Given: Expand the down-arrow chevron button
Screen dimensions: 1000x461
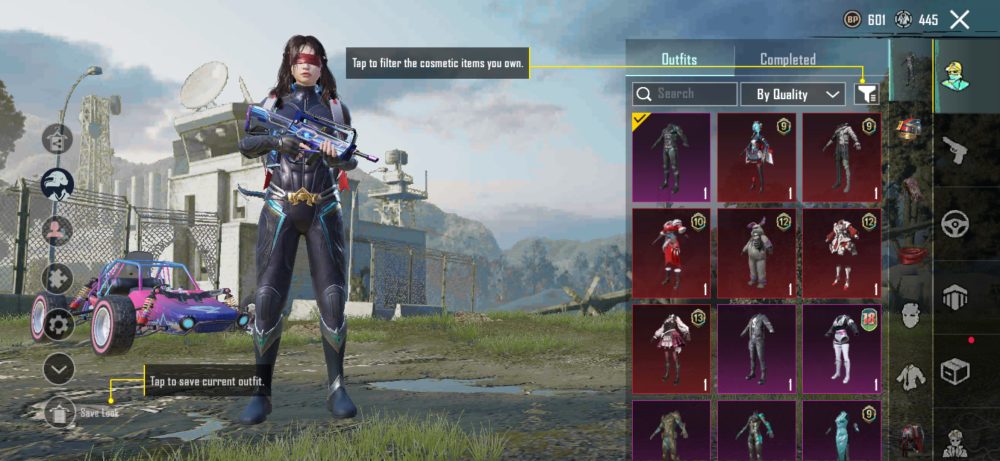Looking at the screenshot, I should (x=59, y=369).
